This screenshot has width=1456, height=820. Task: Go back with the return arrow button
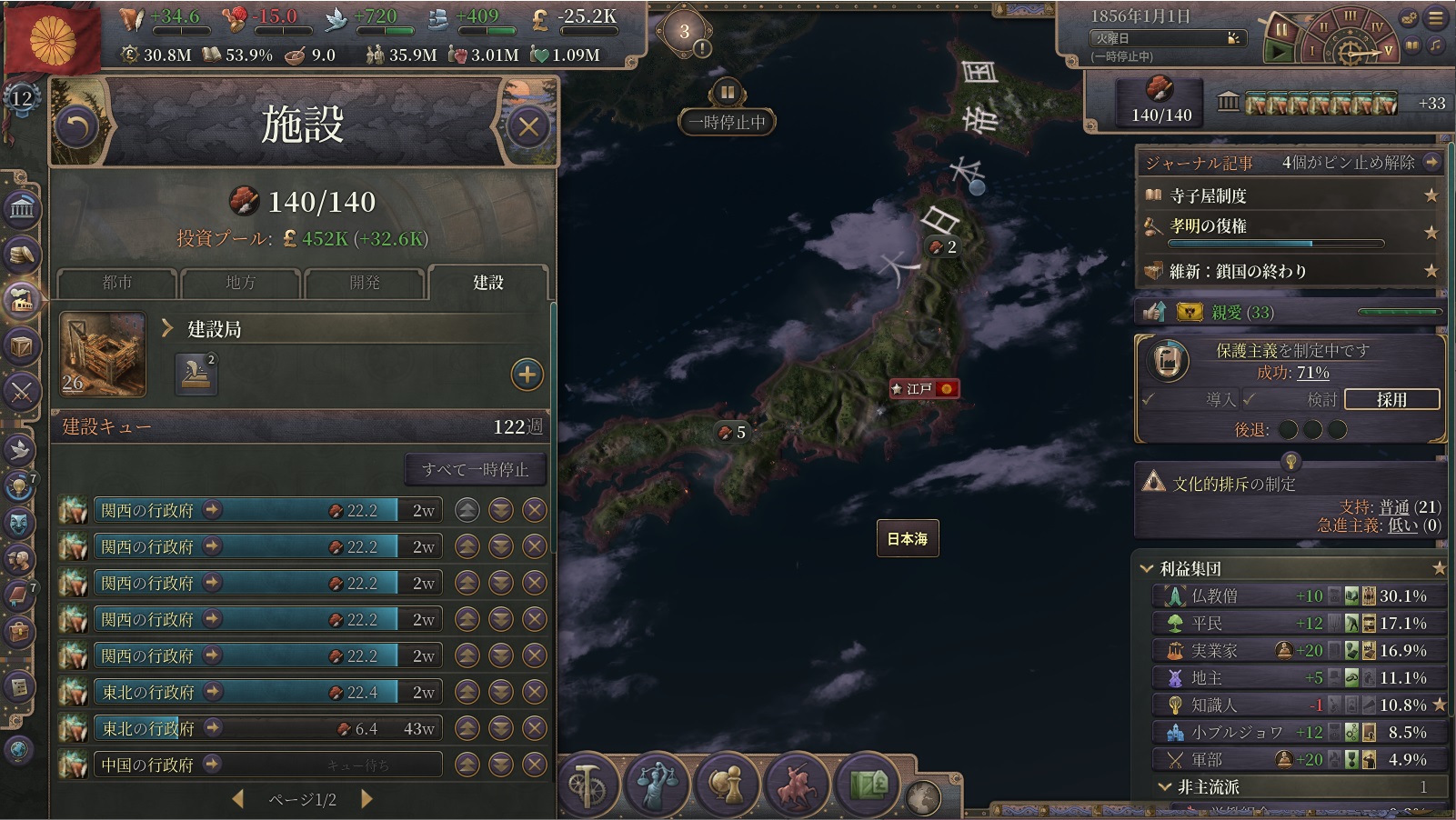pos(77,127)
